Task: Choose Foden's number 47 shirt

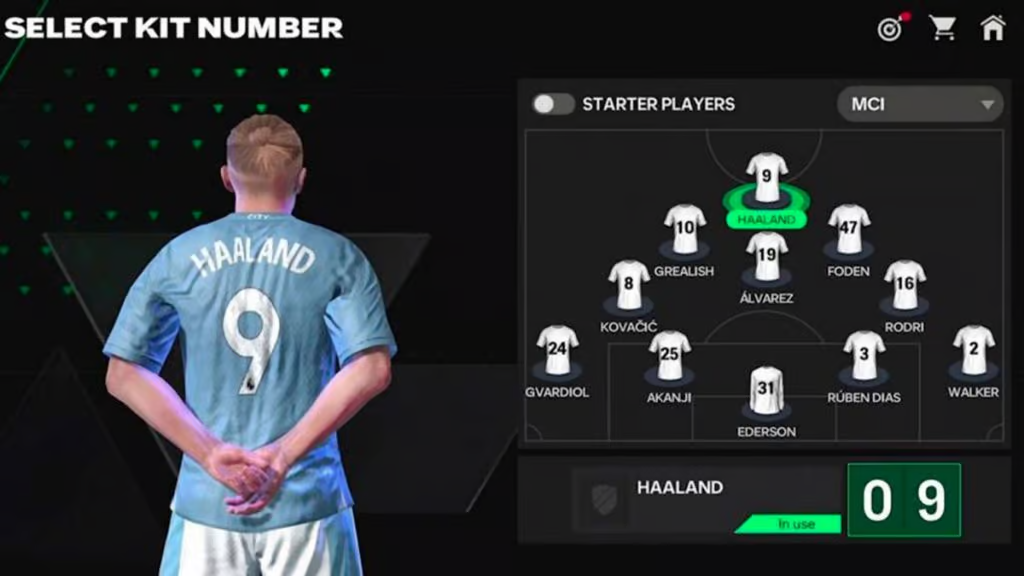Action: tap(848, 230)
